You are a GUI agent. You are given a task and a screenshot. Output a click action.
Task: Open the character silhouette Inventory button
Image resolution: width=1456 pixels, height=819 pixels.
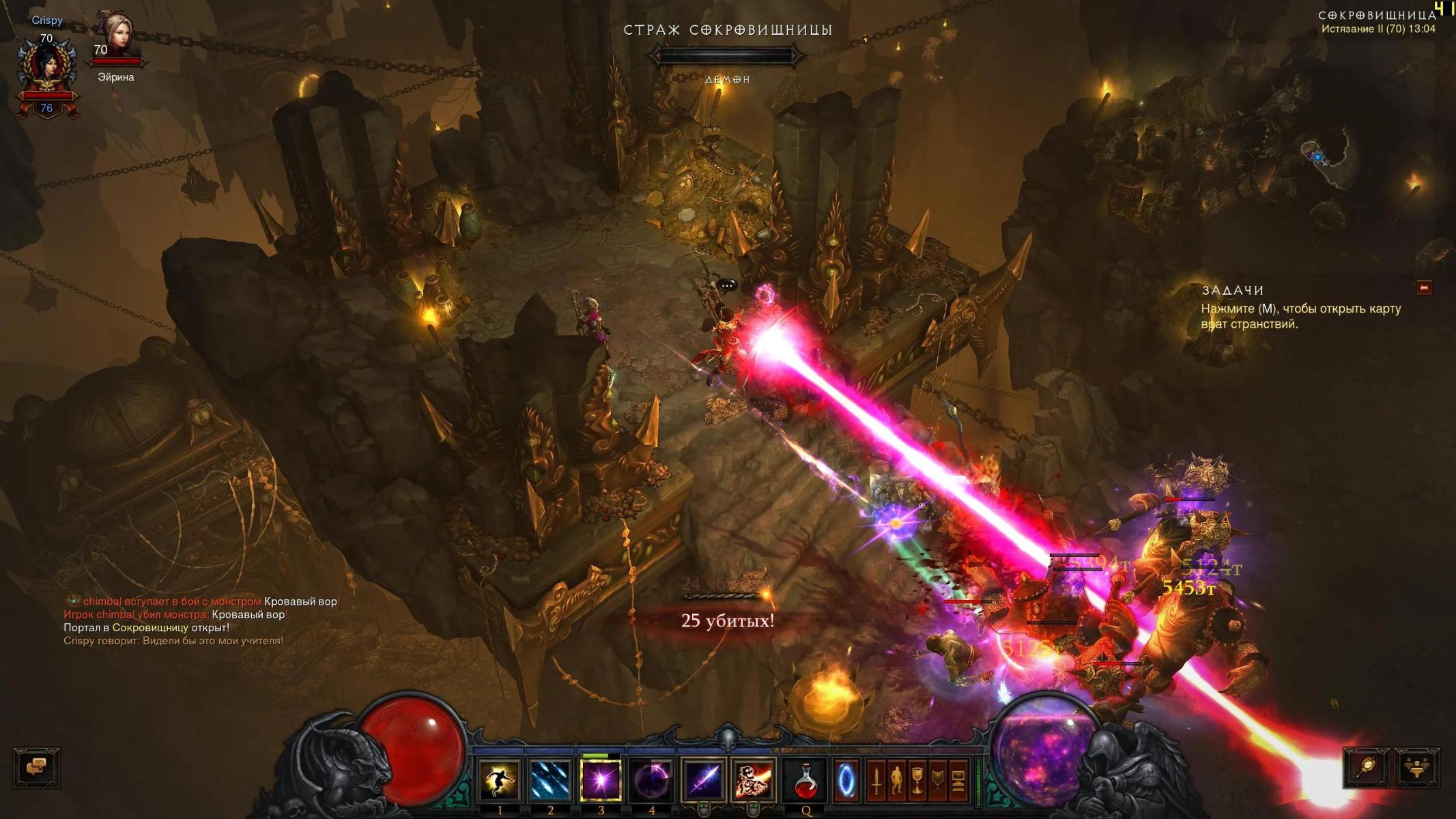[896, 779]
